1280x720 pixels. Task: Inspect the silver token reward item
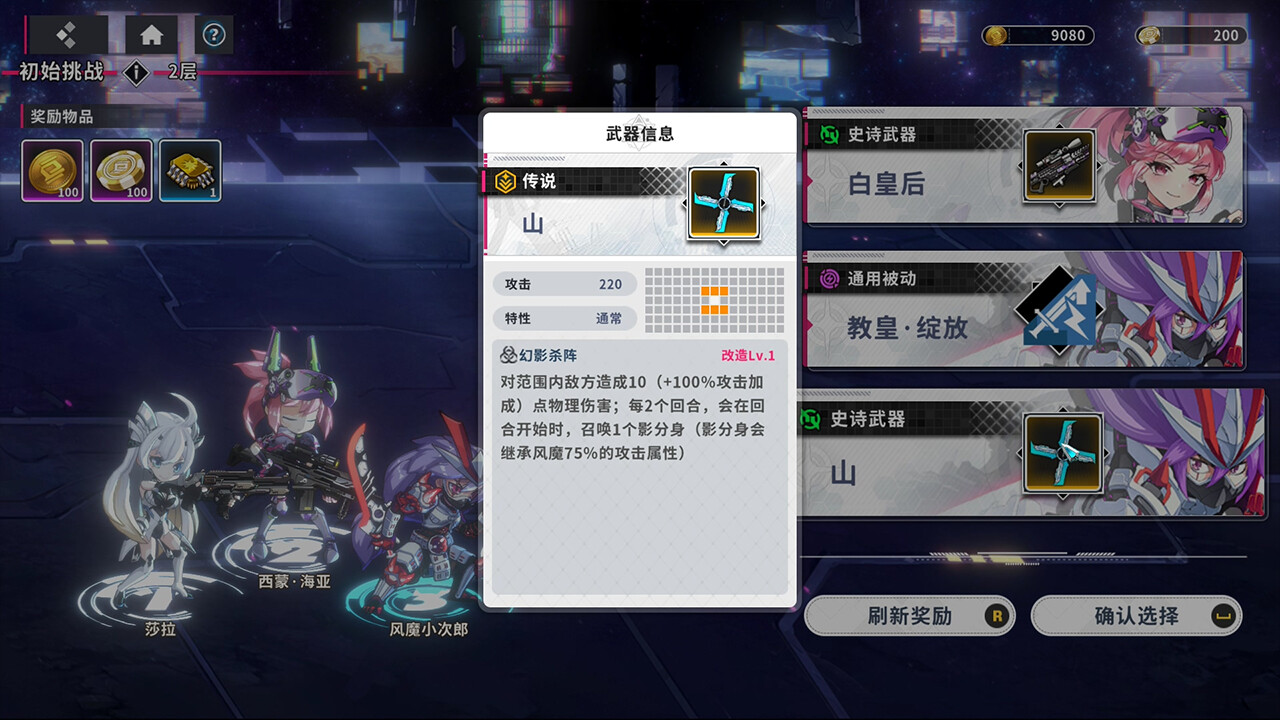pyautogui.click(x=121, y=170)
